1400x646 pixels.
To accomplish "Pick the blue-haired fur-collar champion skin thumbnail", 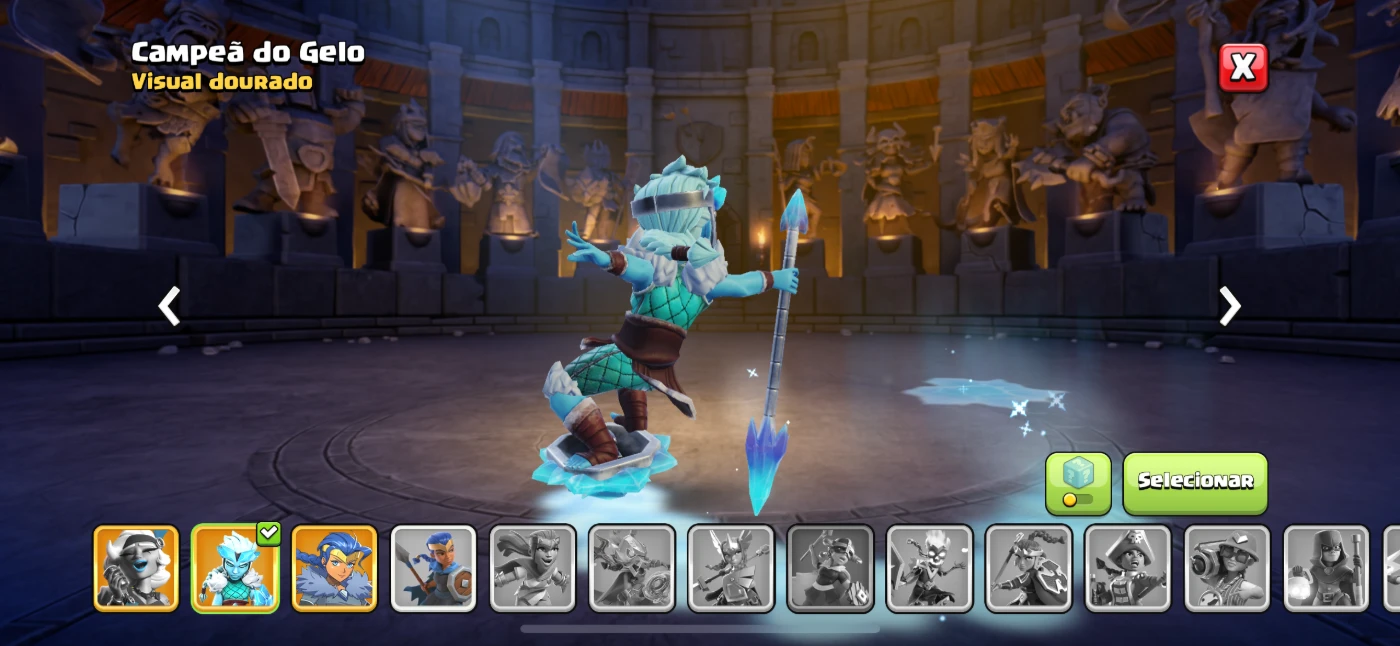I will pyautogui.click(x=334, y=567).
